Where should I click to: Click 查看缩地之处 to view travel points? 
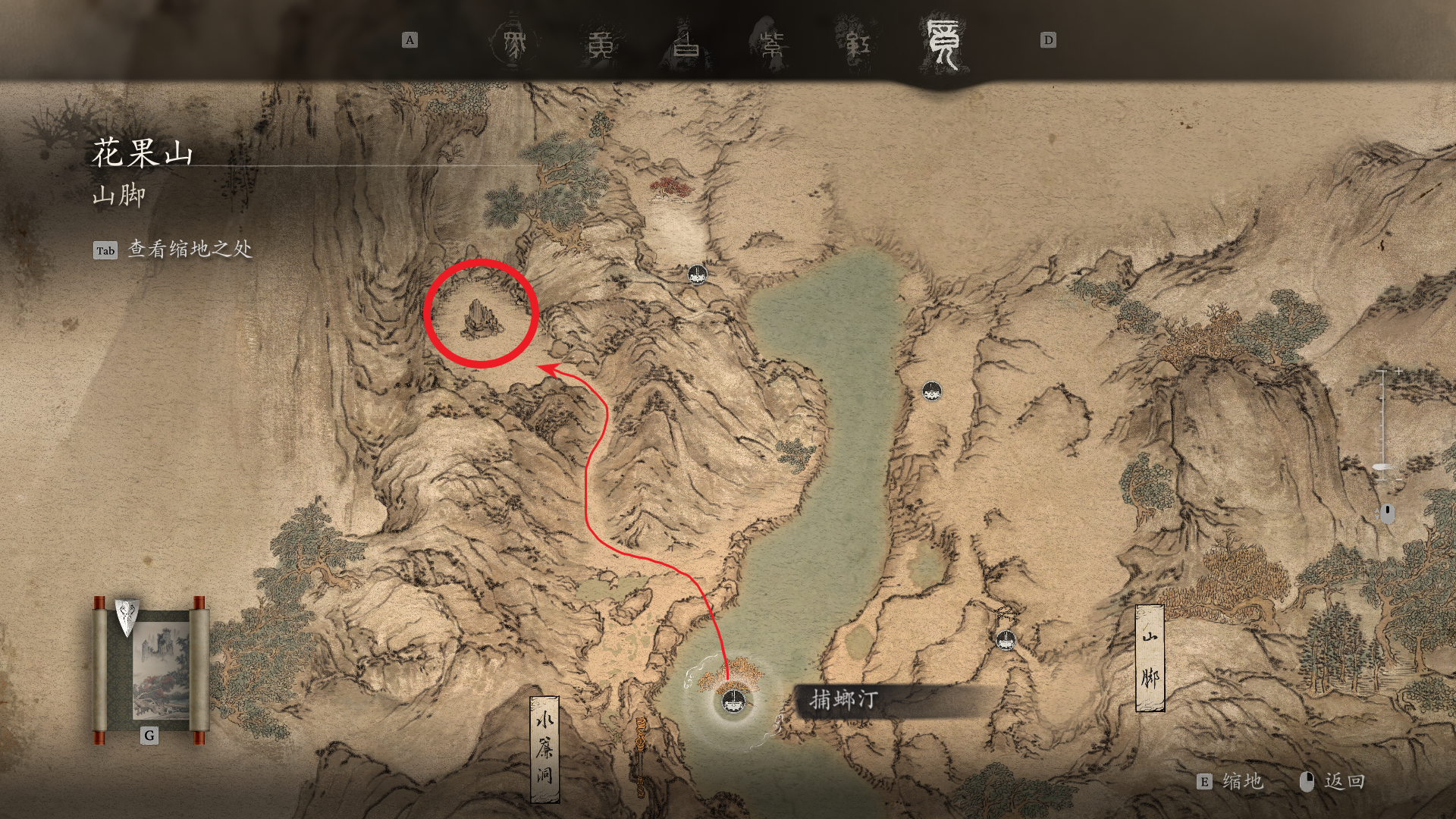click(x=190, y=249)
